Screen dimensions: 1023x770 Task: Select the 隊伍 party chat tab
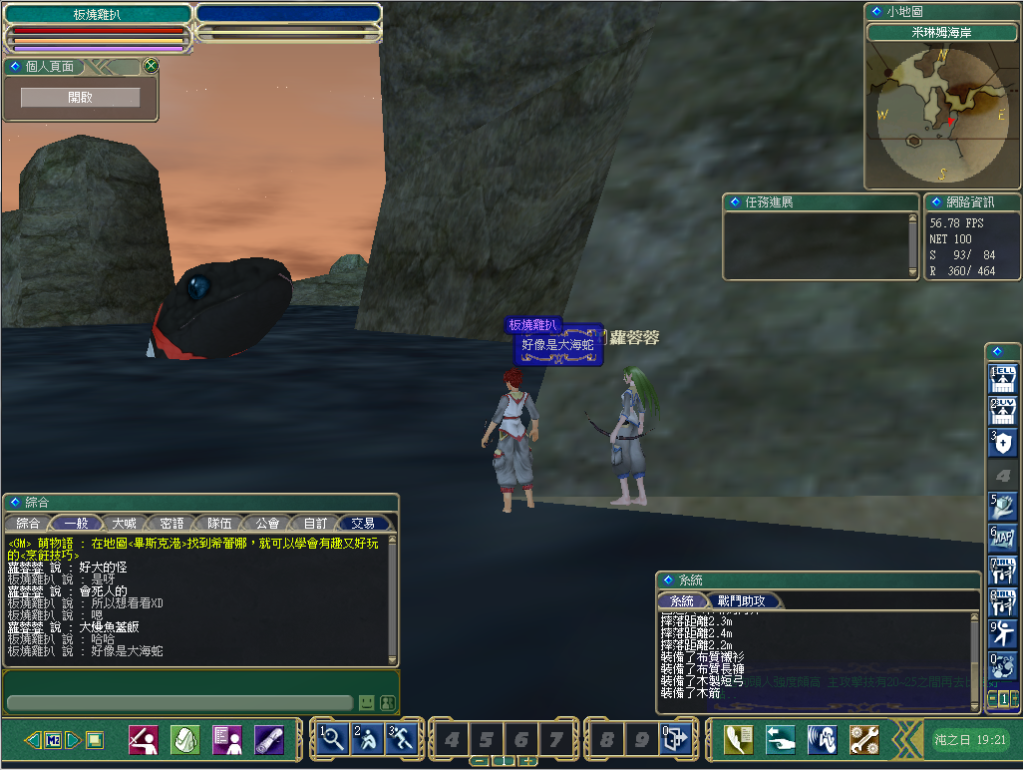coord(219,523)
